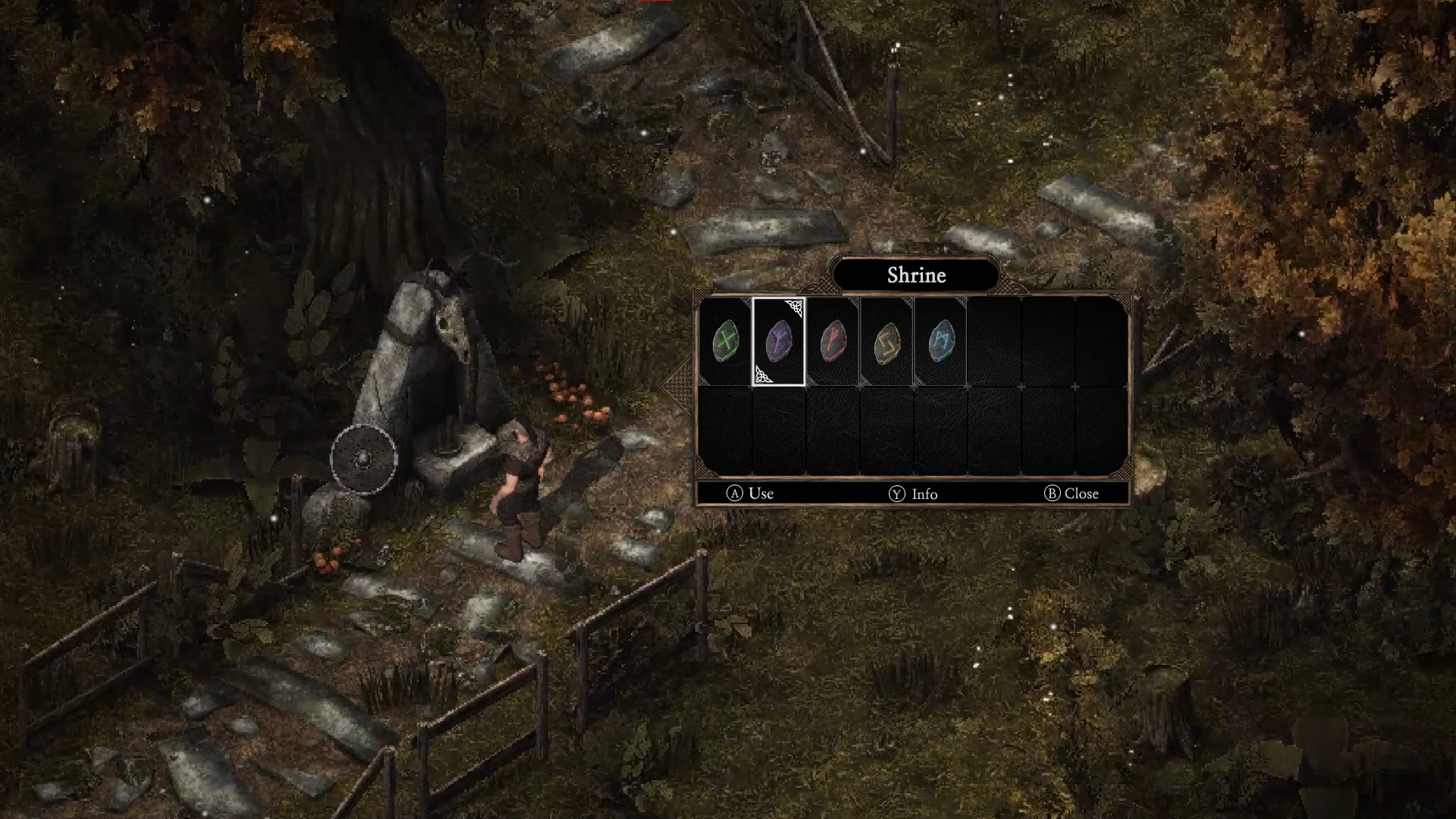Select the red rune stone
1456x819 pixels.
point(831,343)
